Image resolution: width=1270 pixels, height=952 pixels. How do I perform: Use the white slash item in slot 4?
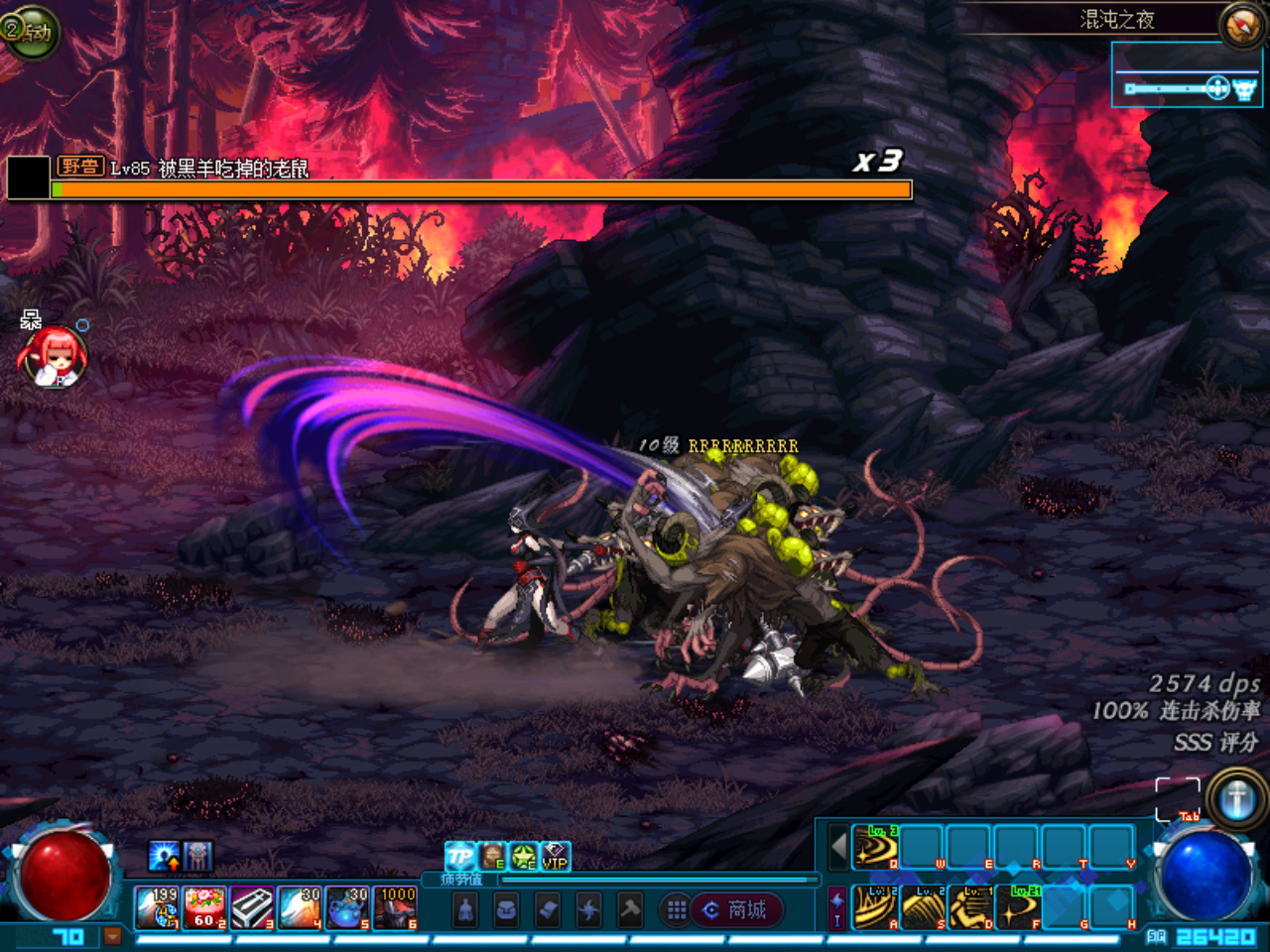(x=300, y=907)
